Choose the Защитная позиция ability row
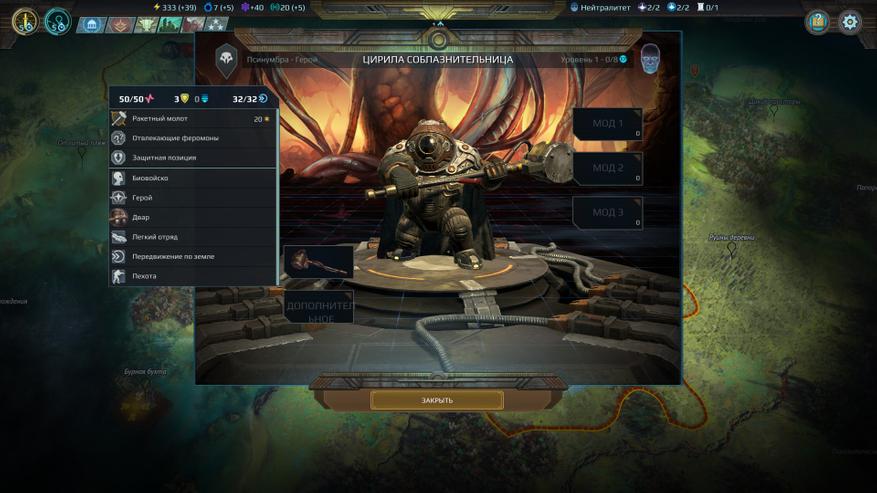Screen dimensions: 877x493 tap(193, 157)
